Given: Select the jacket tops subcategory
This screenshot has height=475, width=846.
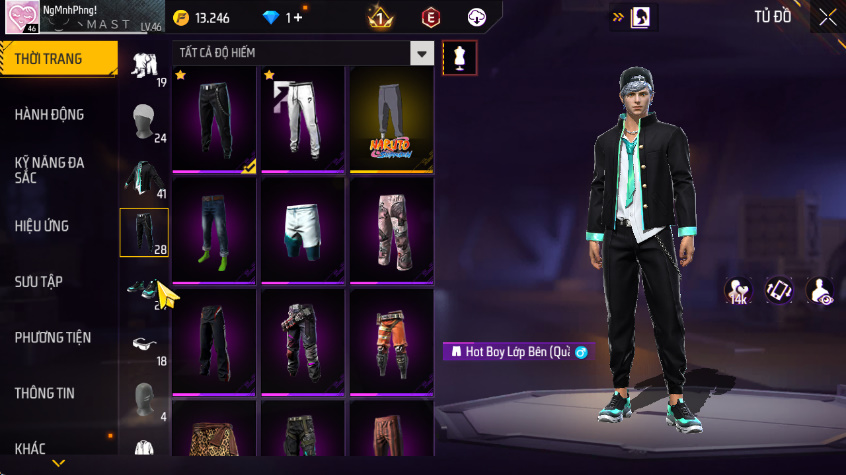Looking at the screenshot, I should point(144,177).
